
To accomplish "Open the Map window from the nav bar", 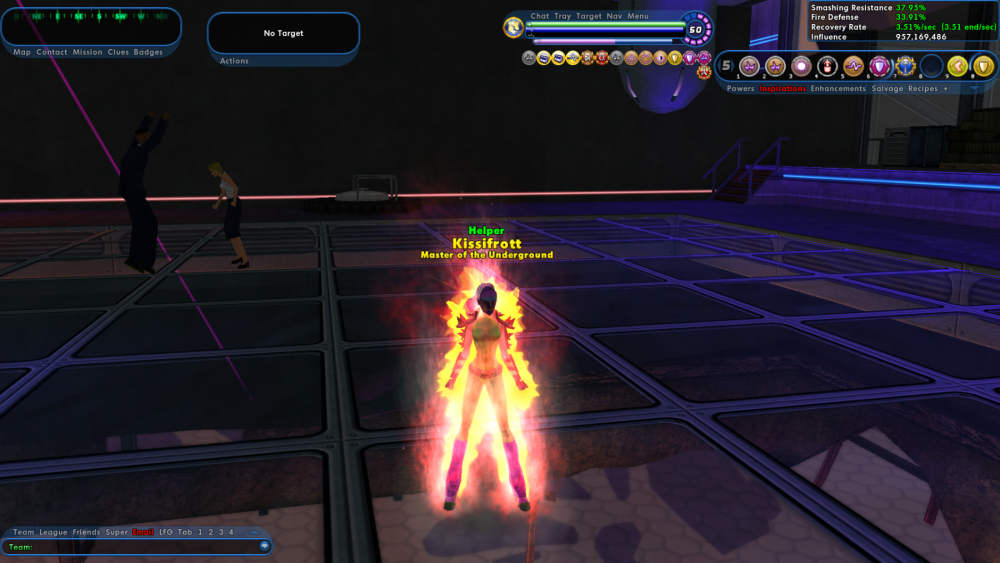I will [22, 52].
